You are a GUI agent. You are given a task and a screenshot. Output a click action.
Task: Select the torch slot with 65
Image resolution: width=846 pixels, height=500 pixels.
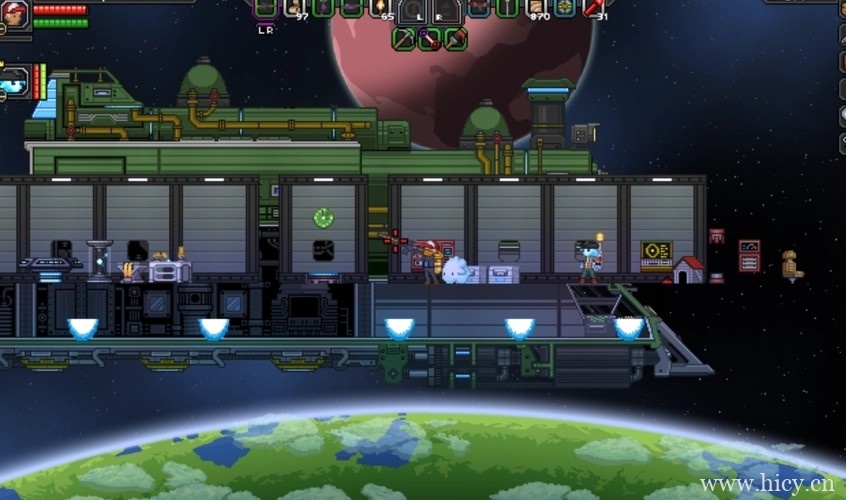[x=381, y=8]
